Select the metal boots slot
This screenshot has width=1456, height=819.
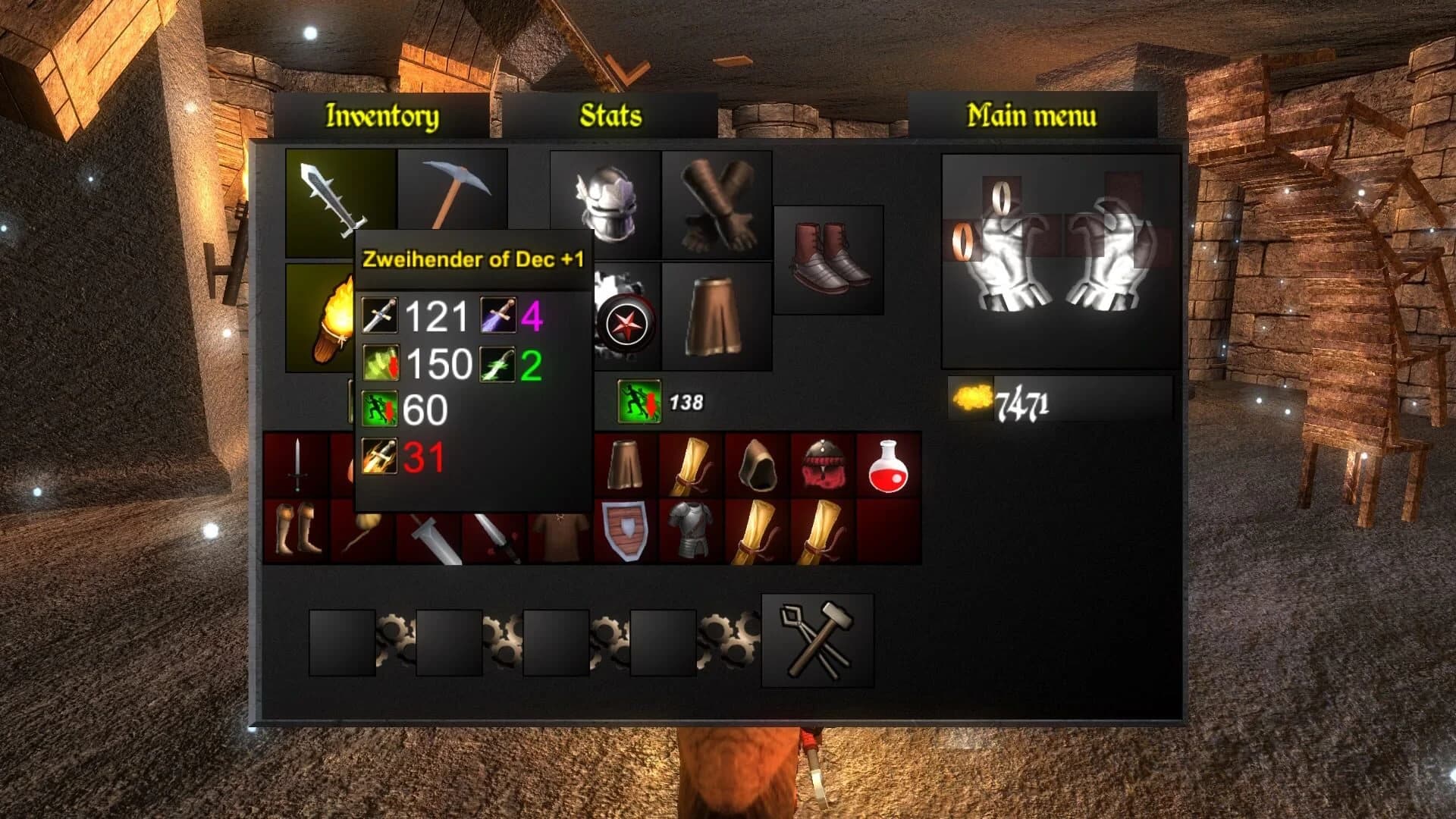pyautogui.click(x=829, y=258)
